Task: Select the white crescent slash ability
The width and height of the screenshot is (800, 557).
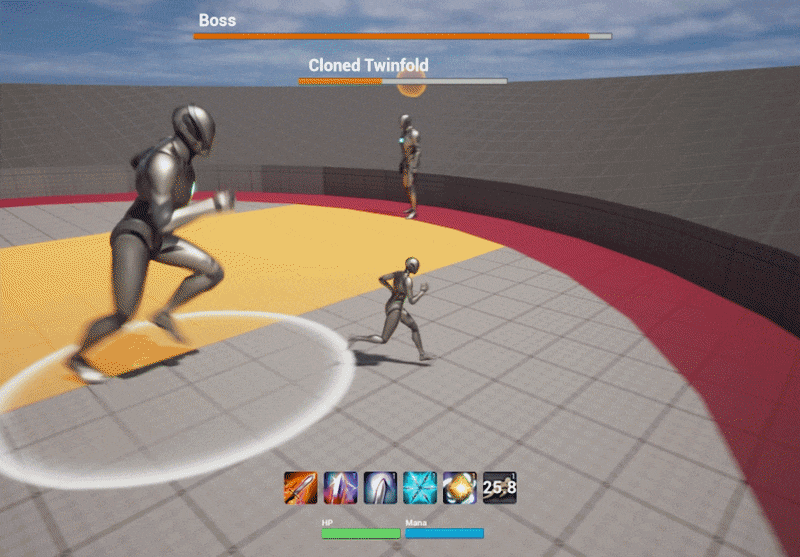Action: 380,488
